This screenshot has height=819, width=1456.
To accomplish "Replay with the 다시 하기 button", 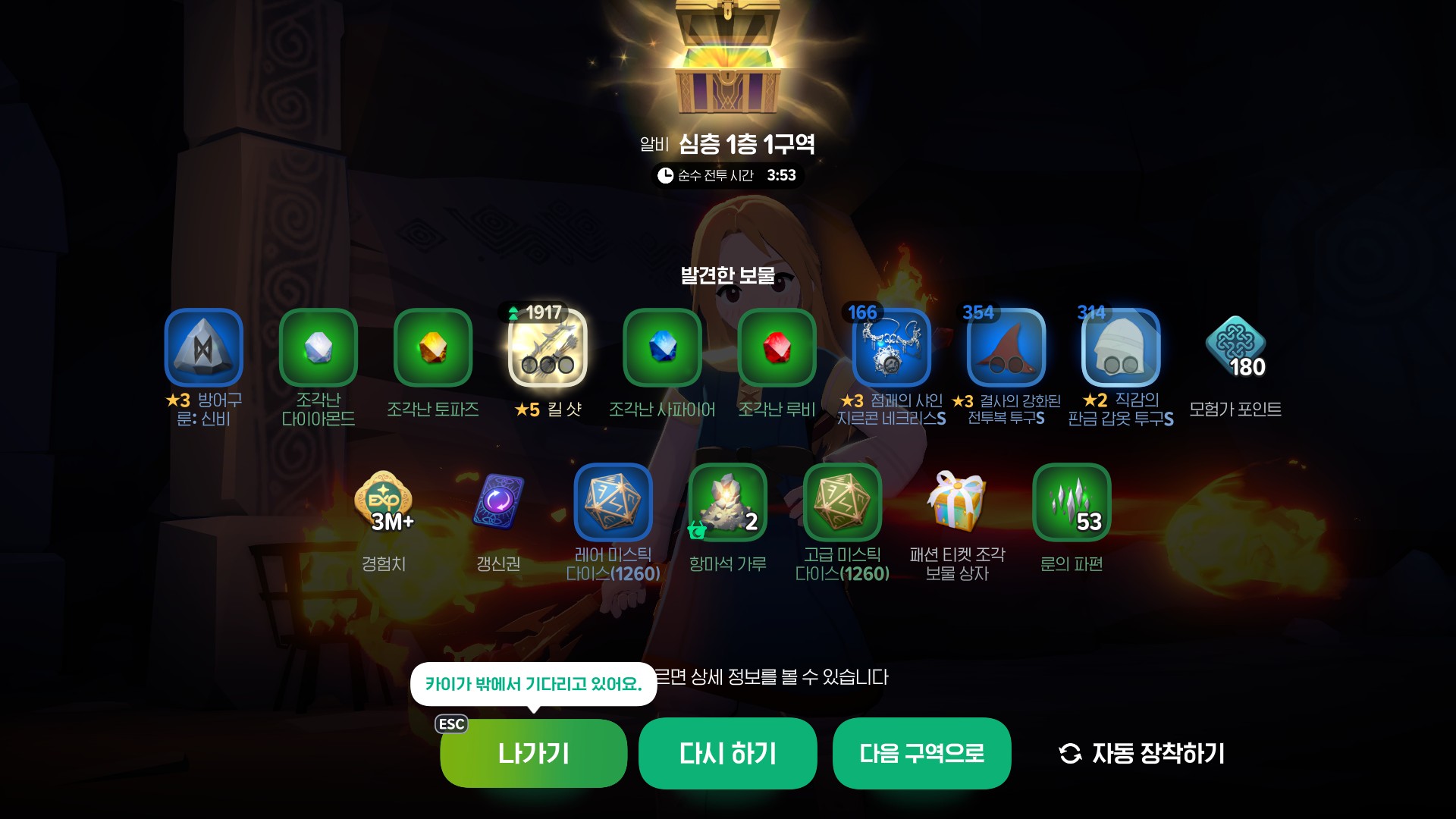I will coord(727,753).
